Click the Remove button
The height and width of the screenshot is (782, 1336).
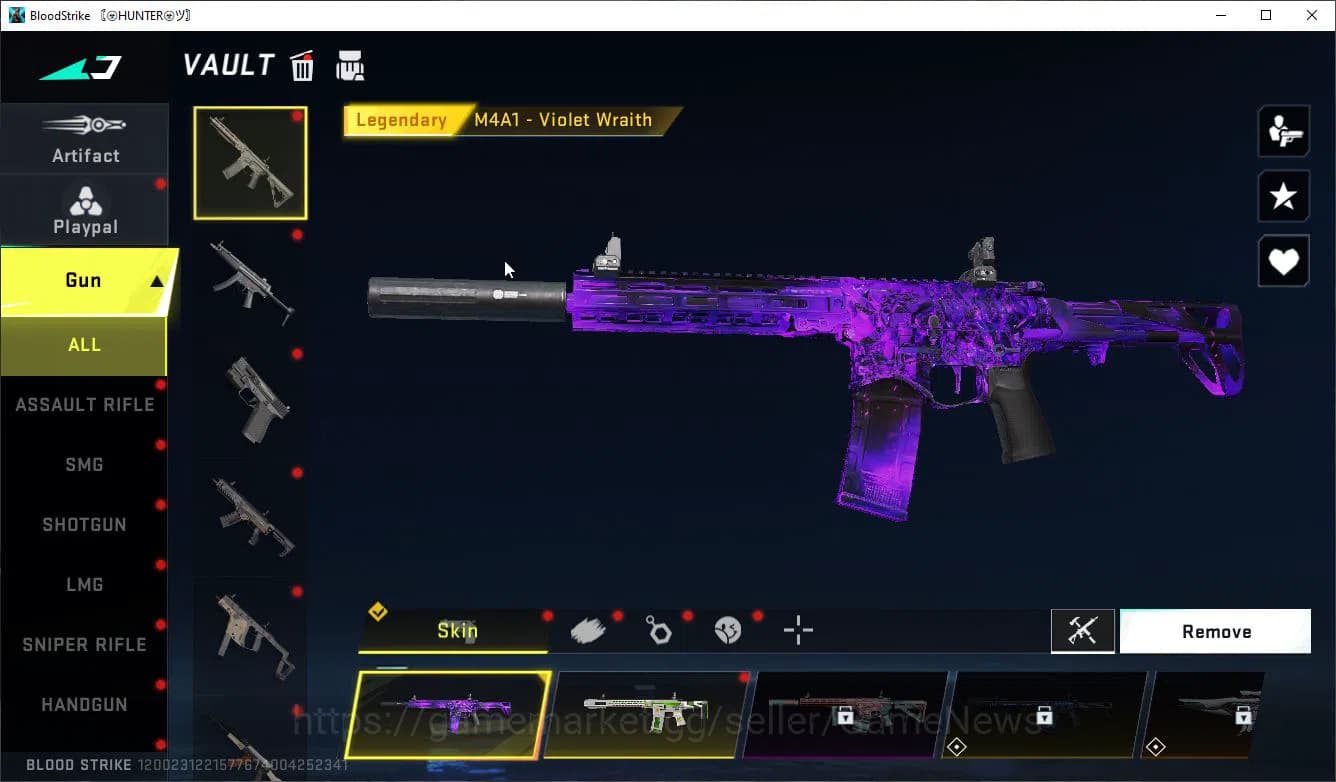1215,632
